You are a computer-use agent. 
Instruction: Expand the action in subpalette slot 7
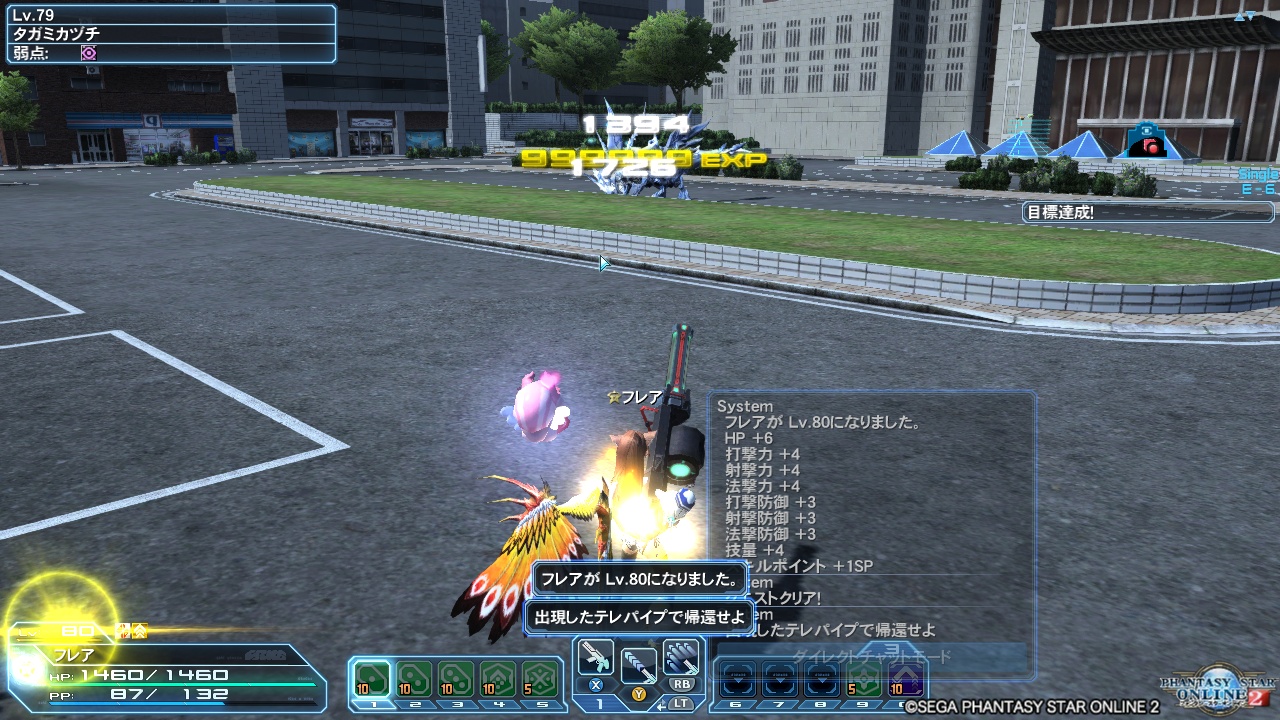778,678
